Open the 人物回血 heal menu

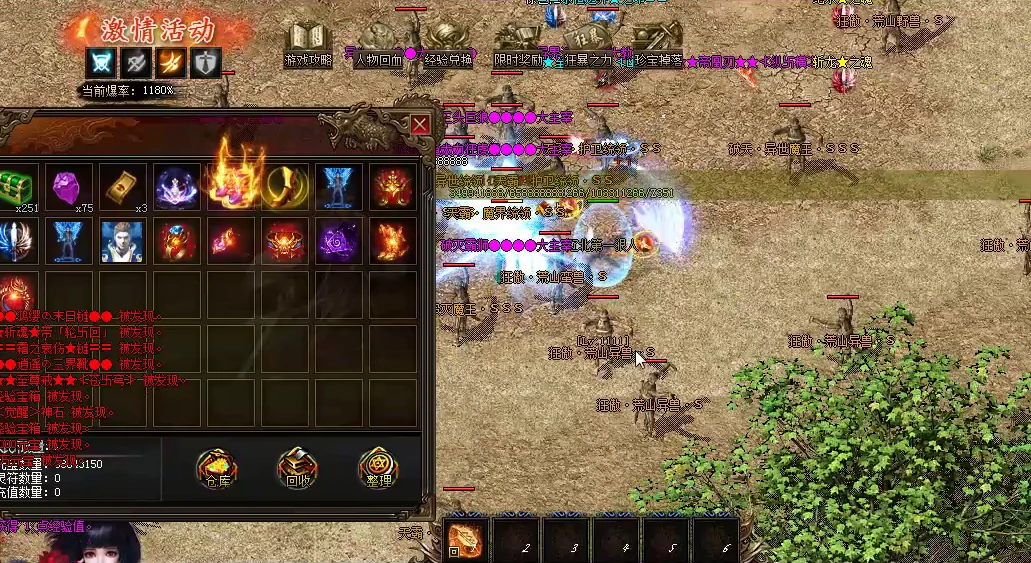tap(378, 45)
